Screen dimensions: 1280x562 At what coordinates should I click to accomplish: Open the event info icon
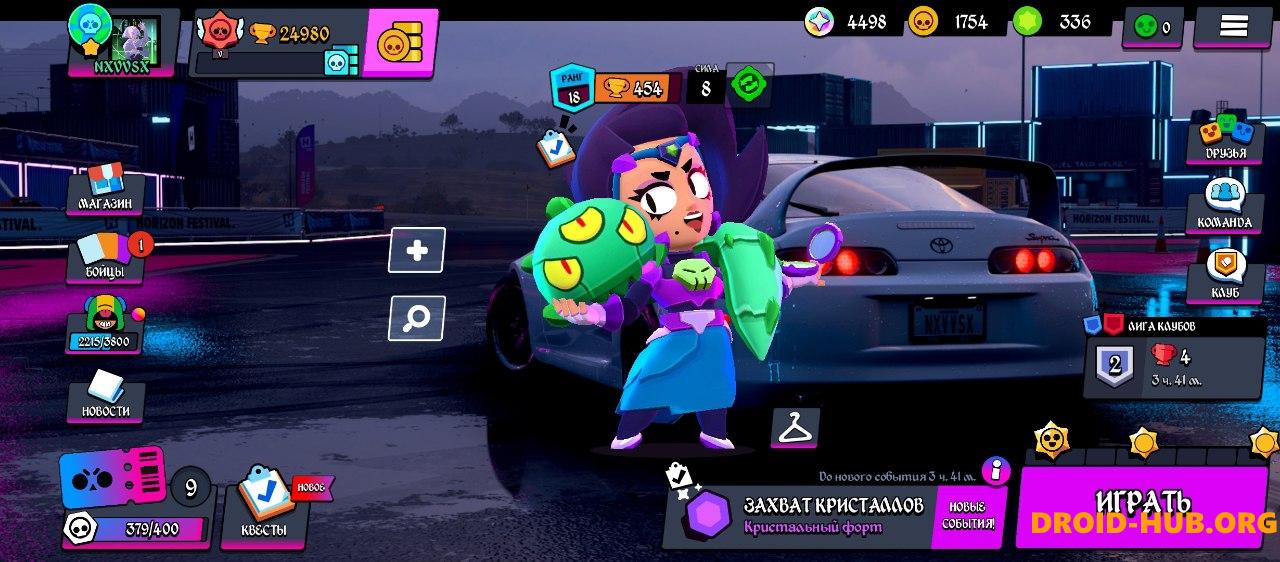tap(995, 470)
